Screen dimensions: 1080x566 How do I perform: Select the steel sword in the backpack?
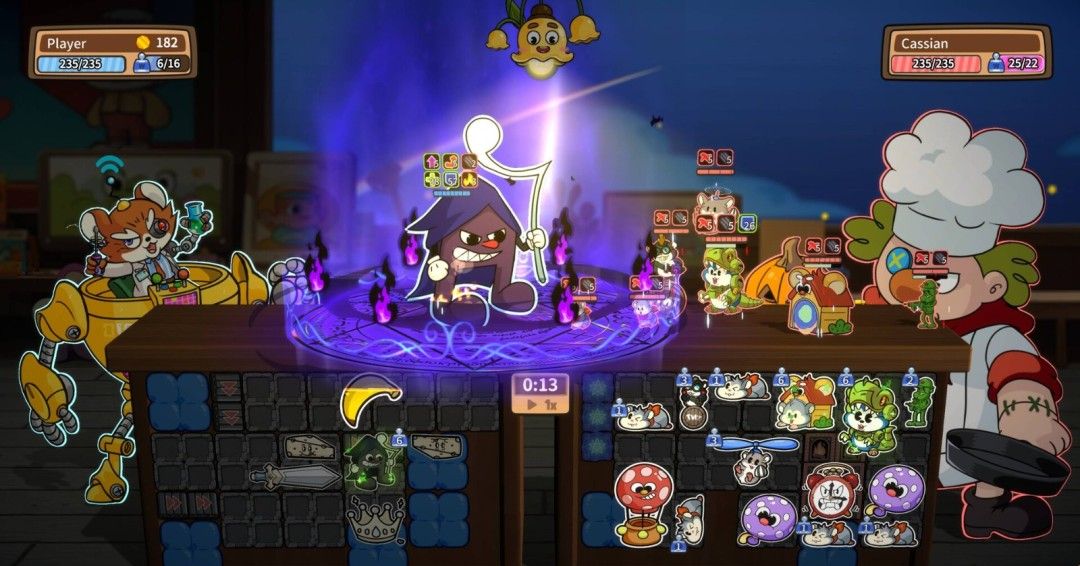coord(294,475)
